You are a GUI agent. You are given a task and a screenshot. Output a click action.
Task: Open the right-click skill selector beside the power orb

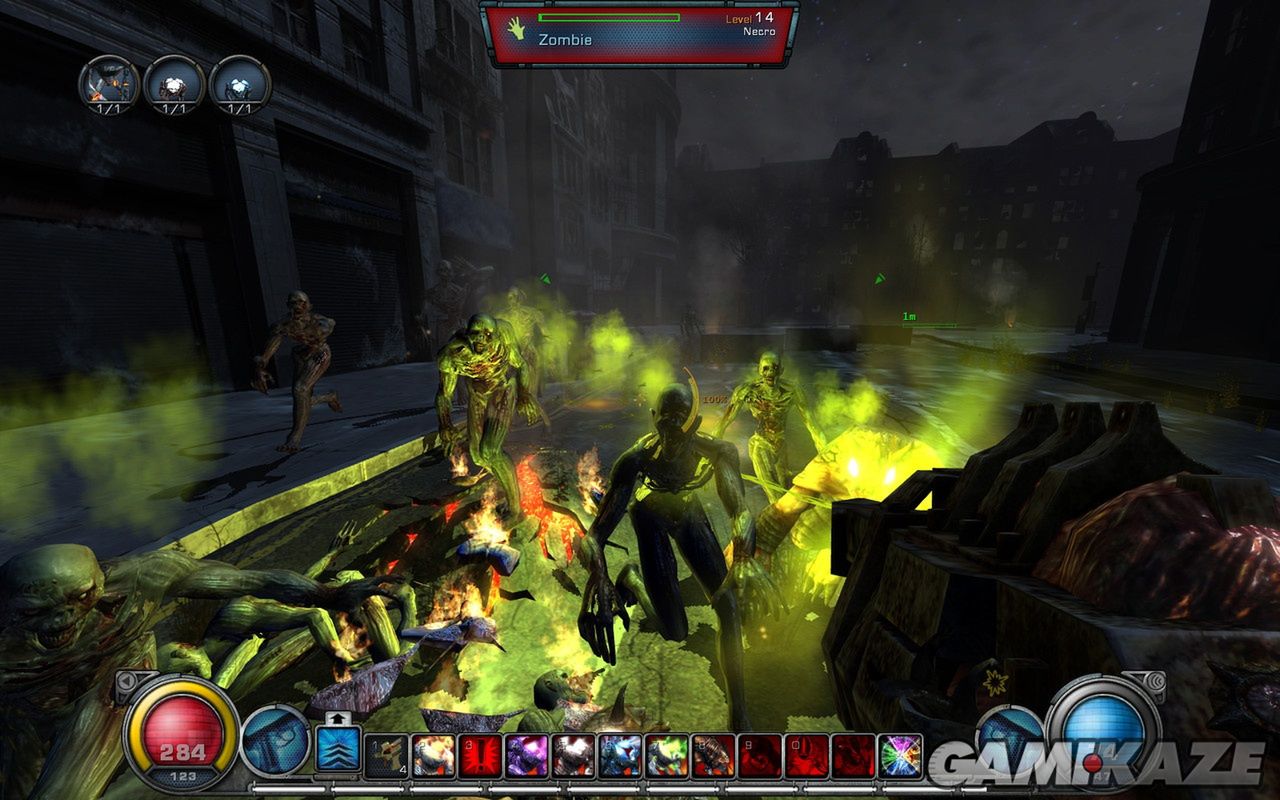[1010, 741]
